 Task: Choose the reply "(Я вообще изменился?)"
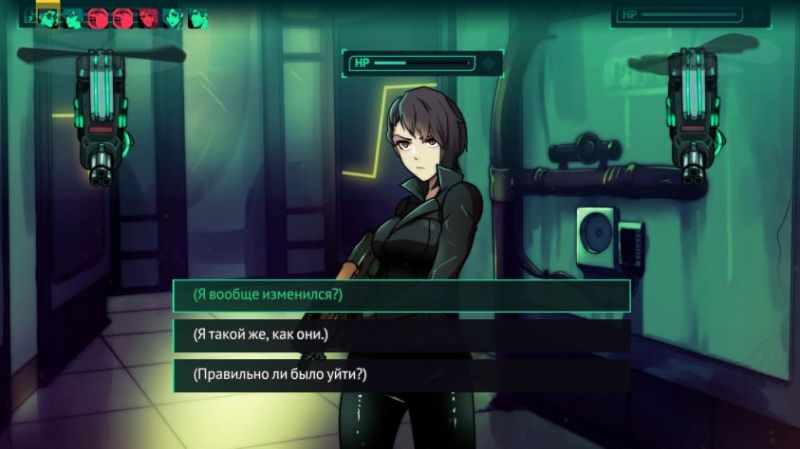point(401,295)
